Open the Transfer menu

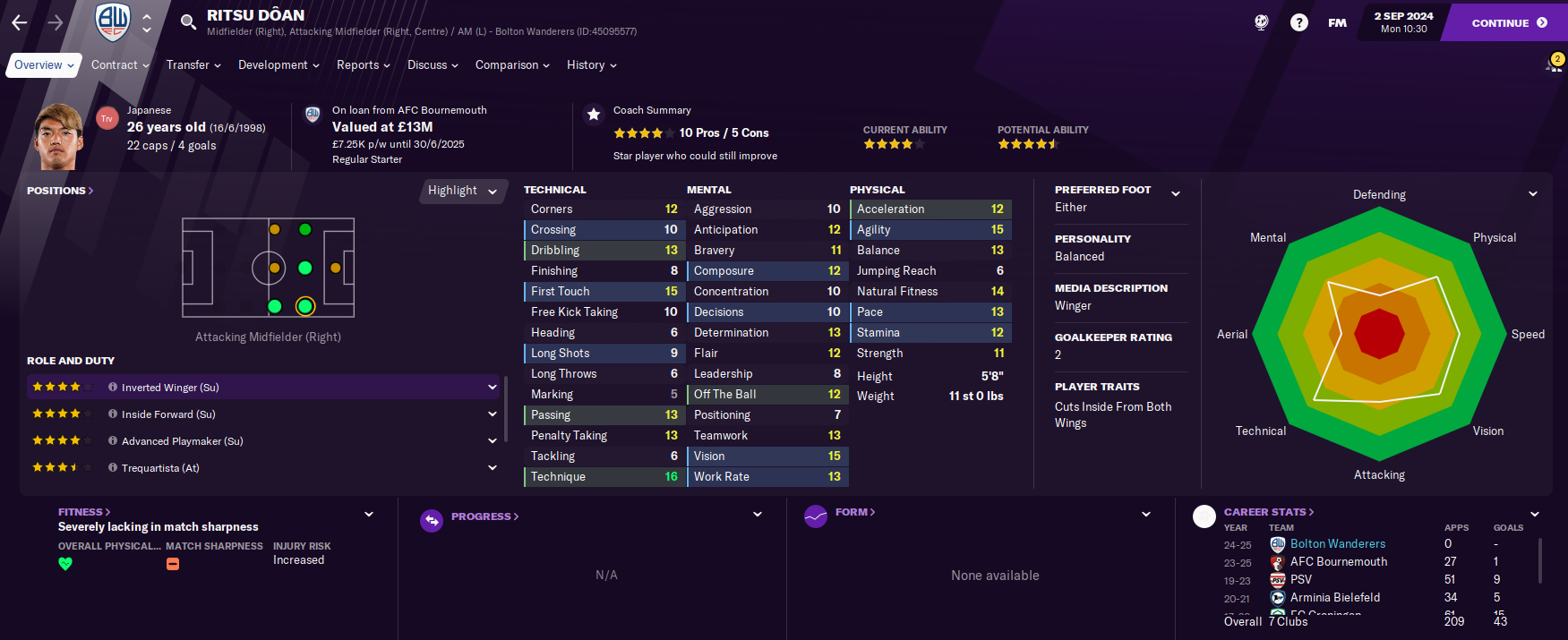(x=193, y=65)
